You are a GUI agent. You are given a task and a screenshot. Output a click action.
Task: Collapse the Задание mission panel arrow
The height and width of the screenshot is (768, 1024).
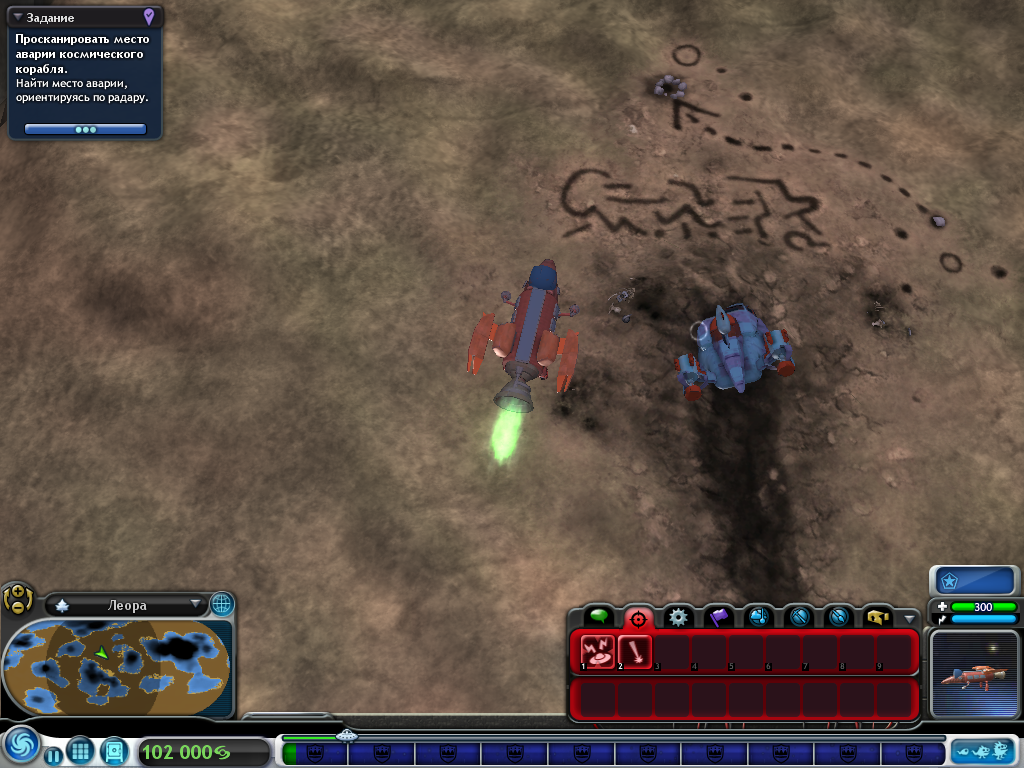[18, 17]
